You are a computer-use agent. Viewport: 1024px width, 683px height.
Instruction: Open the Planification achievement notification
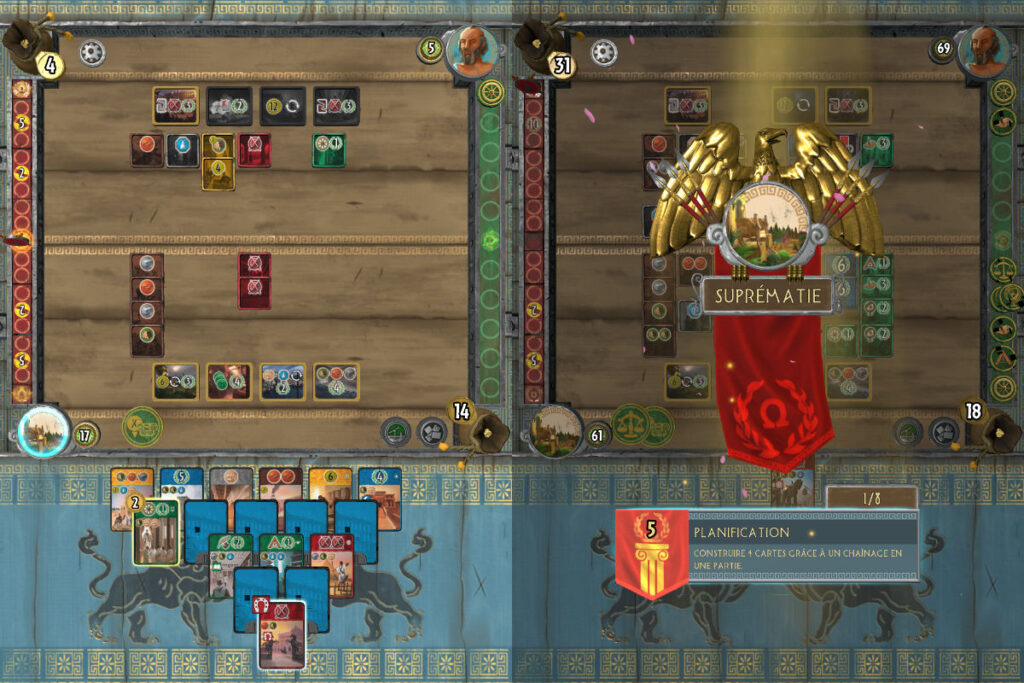point(767,546)
